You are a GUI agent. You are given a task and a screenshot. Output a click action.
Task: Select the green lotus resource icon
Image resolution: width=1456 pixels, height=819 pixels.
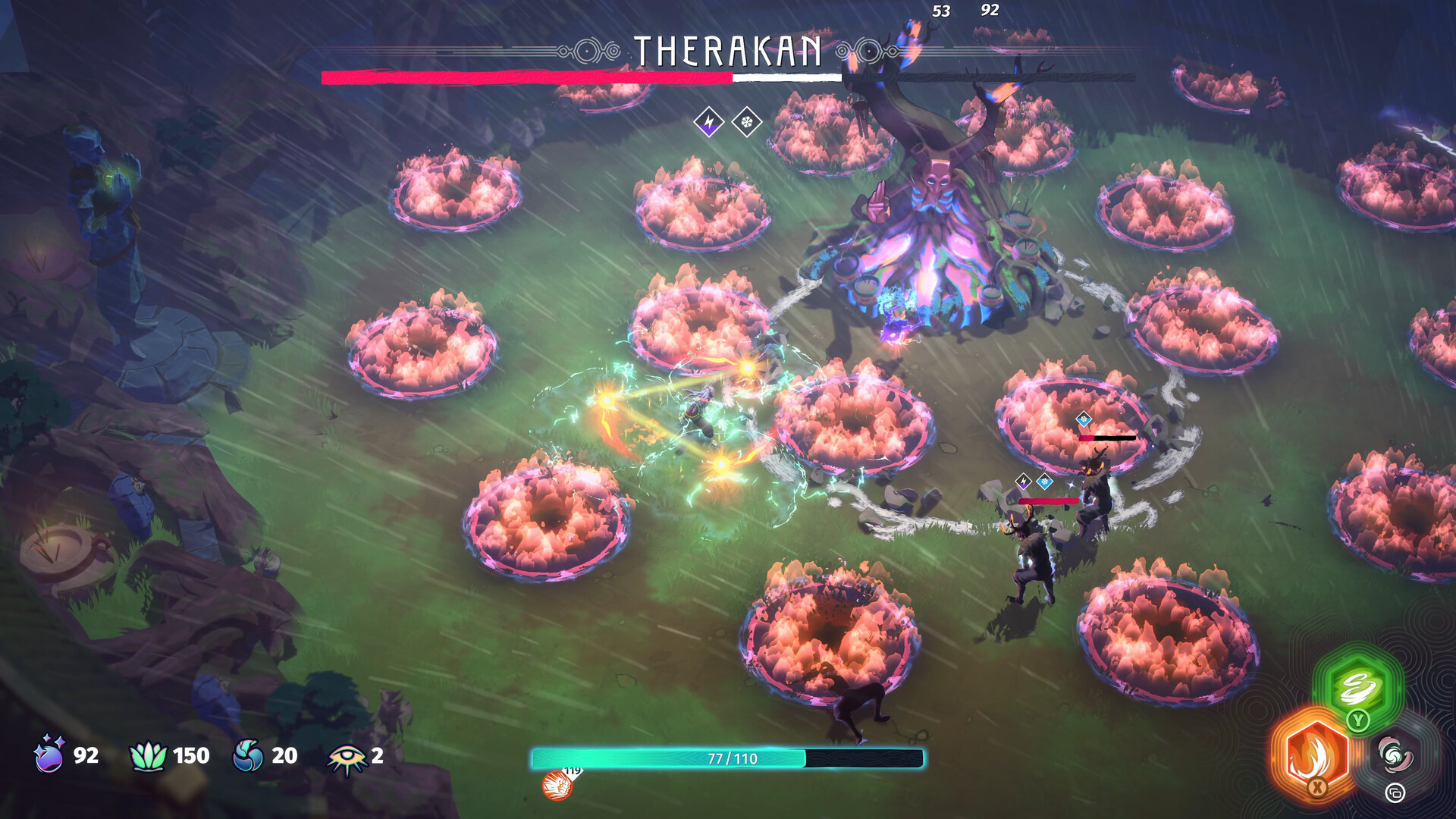148,755
